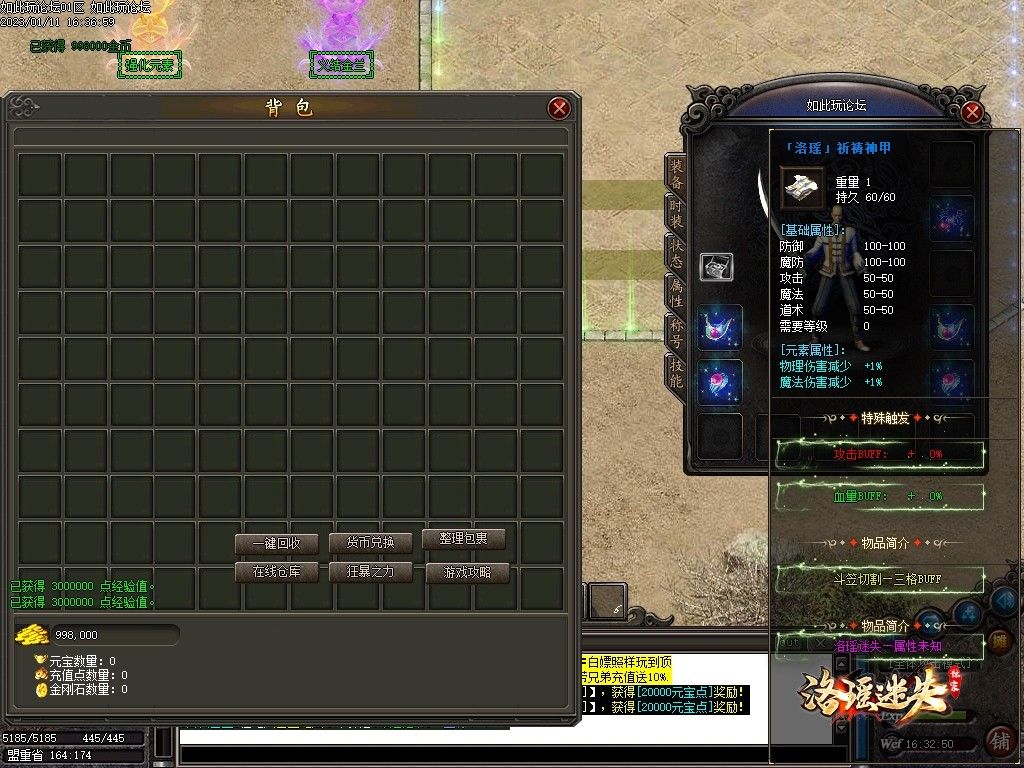1024x768 pixels.
Task: Activate the 狂暴之力 button
Action: (371, 572)
